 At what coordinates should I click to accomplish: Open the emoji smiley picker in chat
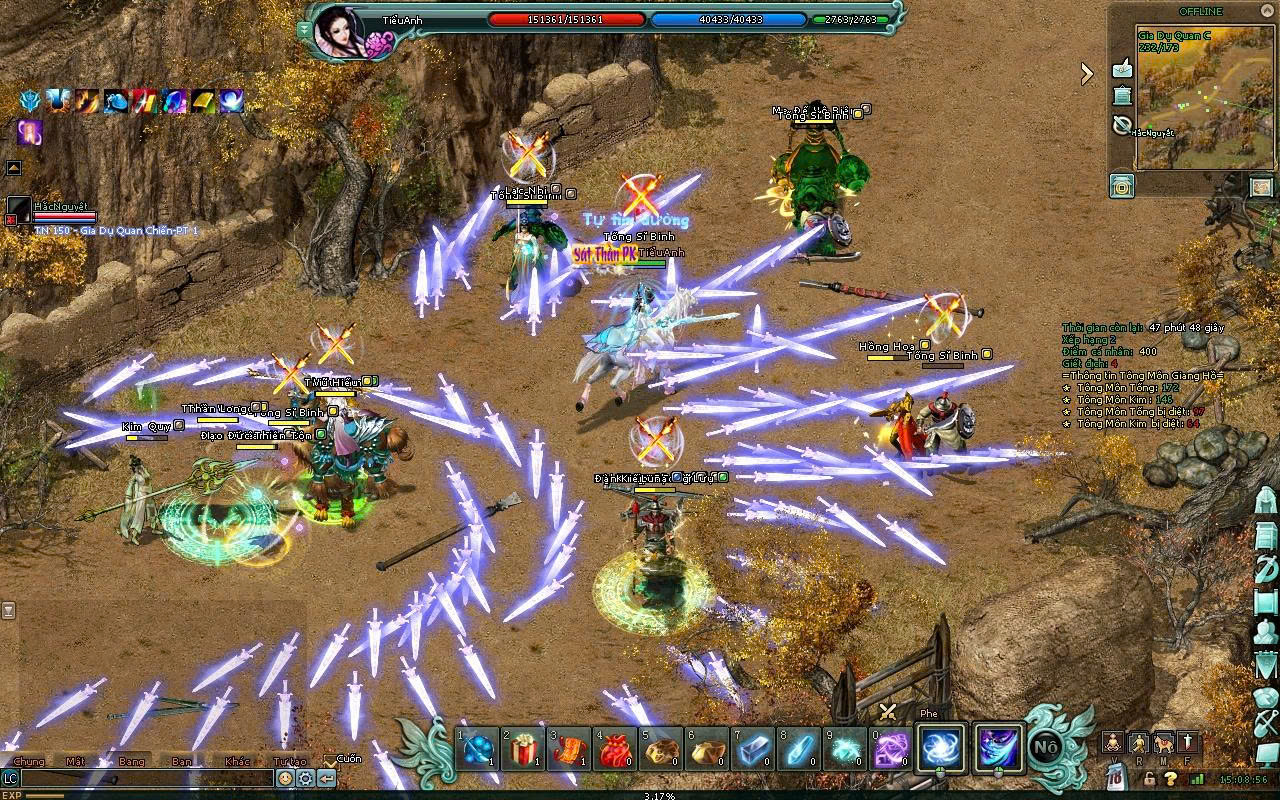285,778
